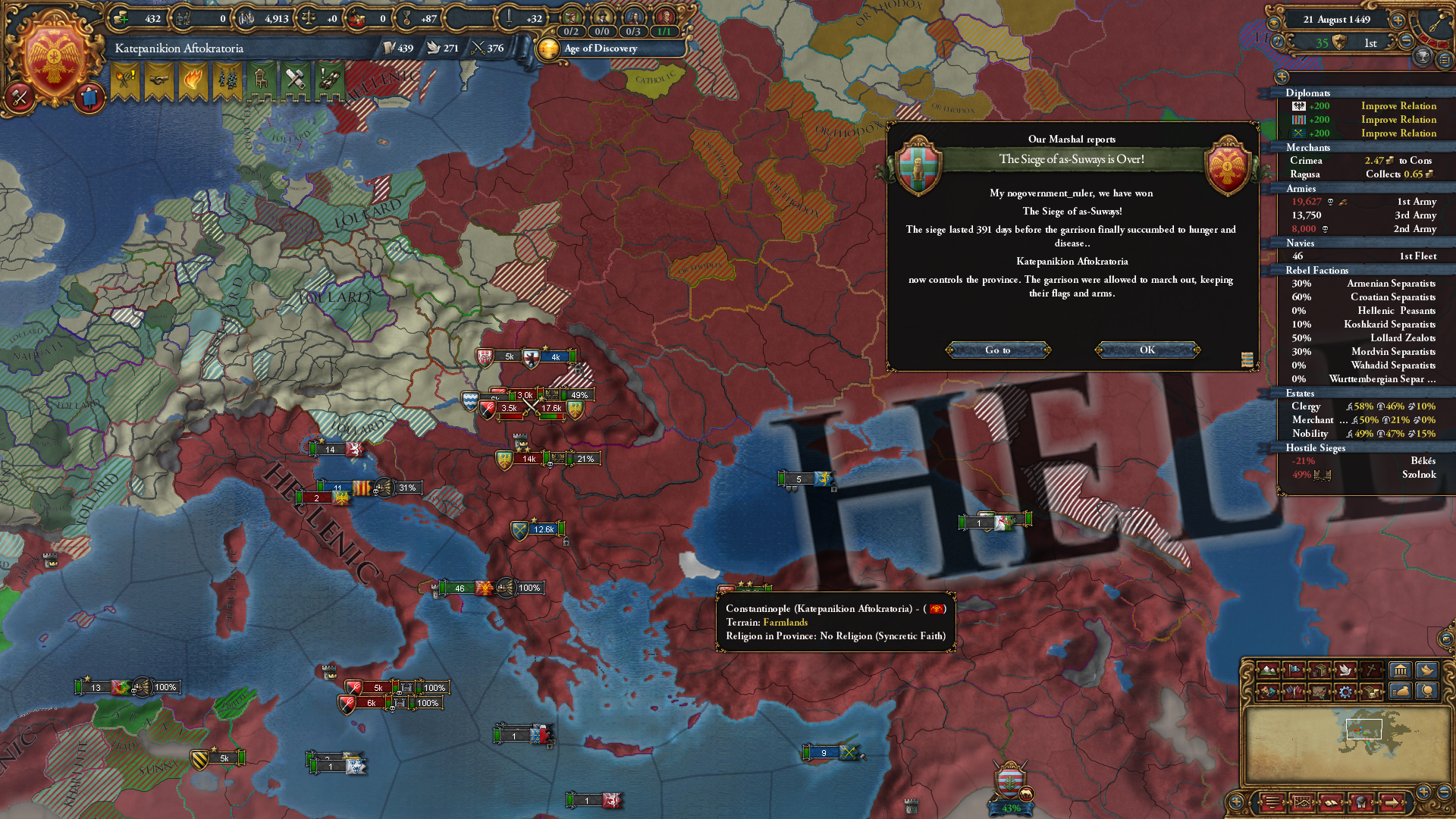1456x819 pixels.
Task: Click Go to to view as-Suways
Action: 998,350
